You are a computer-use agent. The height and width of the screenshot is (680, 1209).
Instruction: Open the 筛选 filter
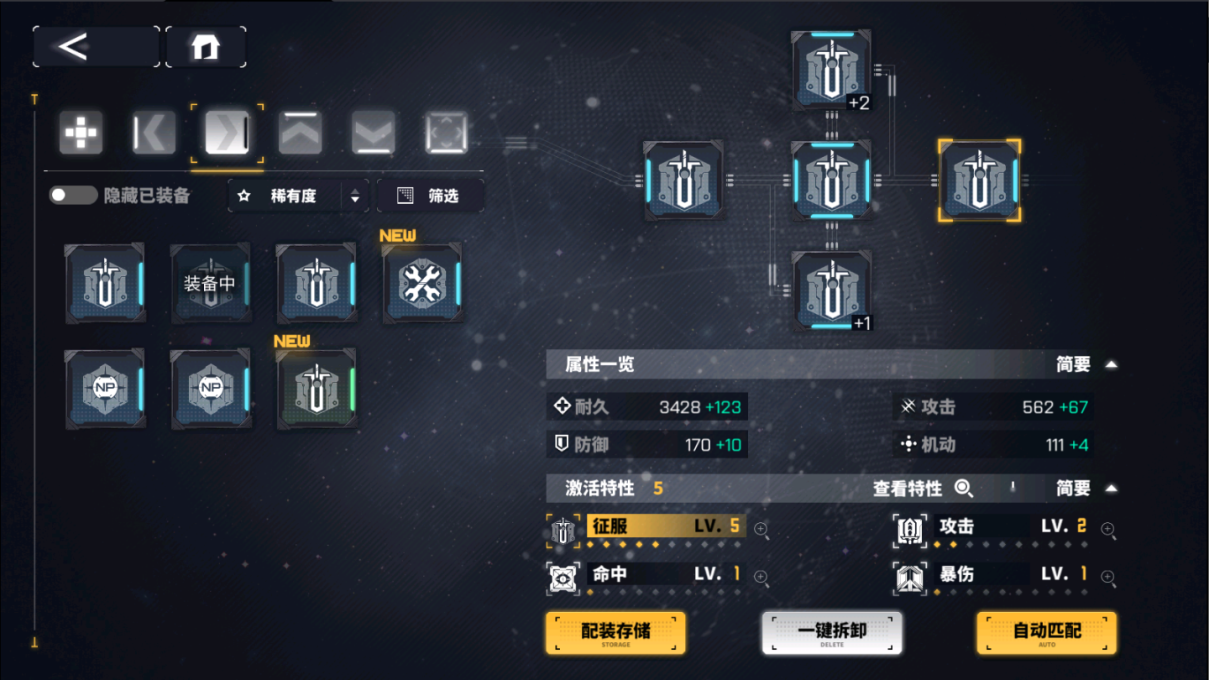430,196
